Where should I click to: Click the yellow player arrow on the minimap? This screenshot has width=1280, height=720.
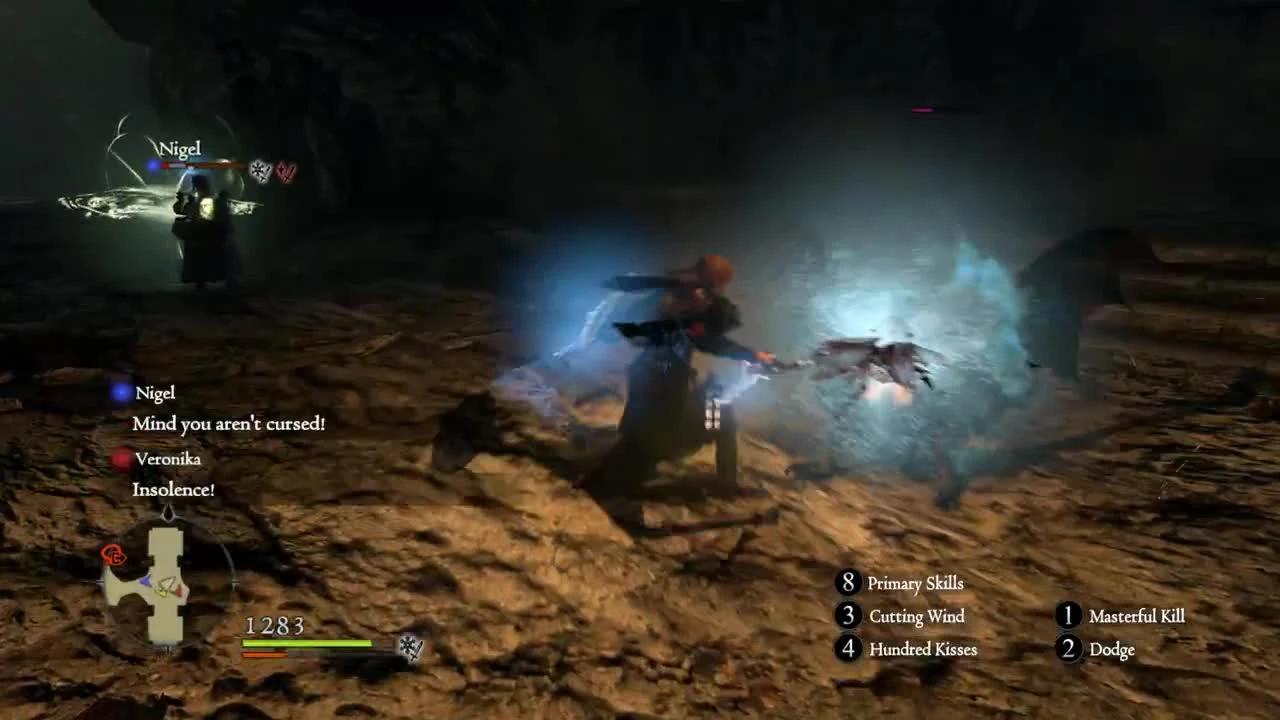pyautogui.click(x=163, y=592)
